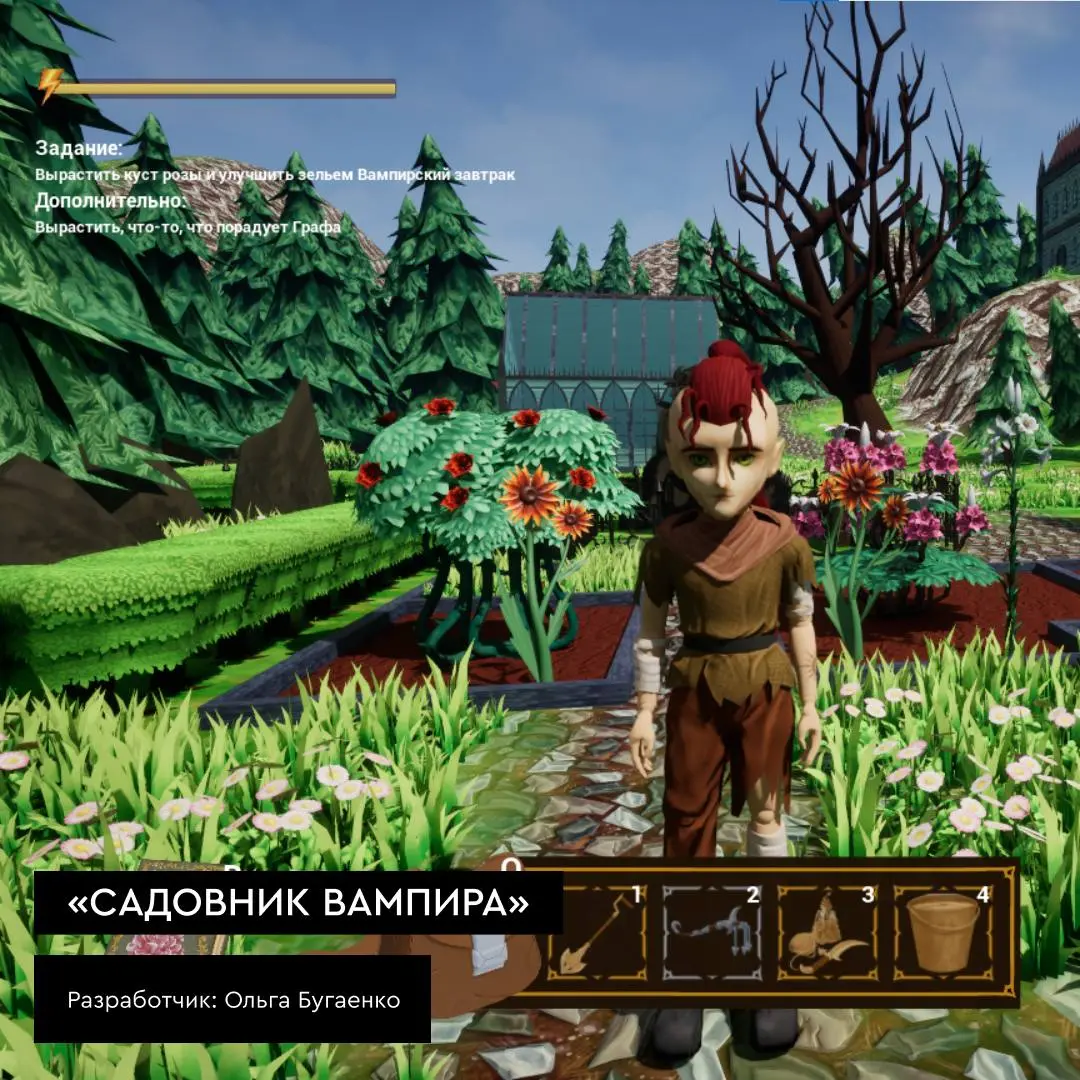Image resolution: width=1080 pixels, height=1080 pixels.
Task: Select the shovel in hotbar slot 1
Action: coord(597,932)
